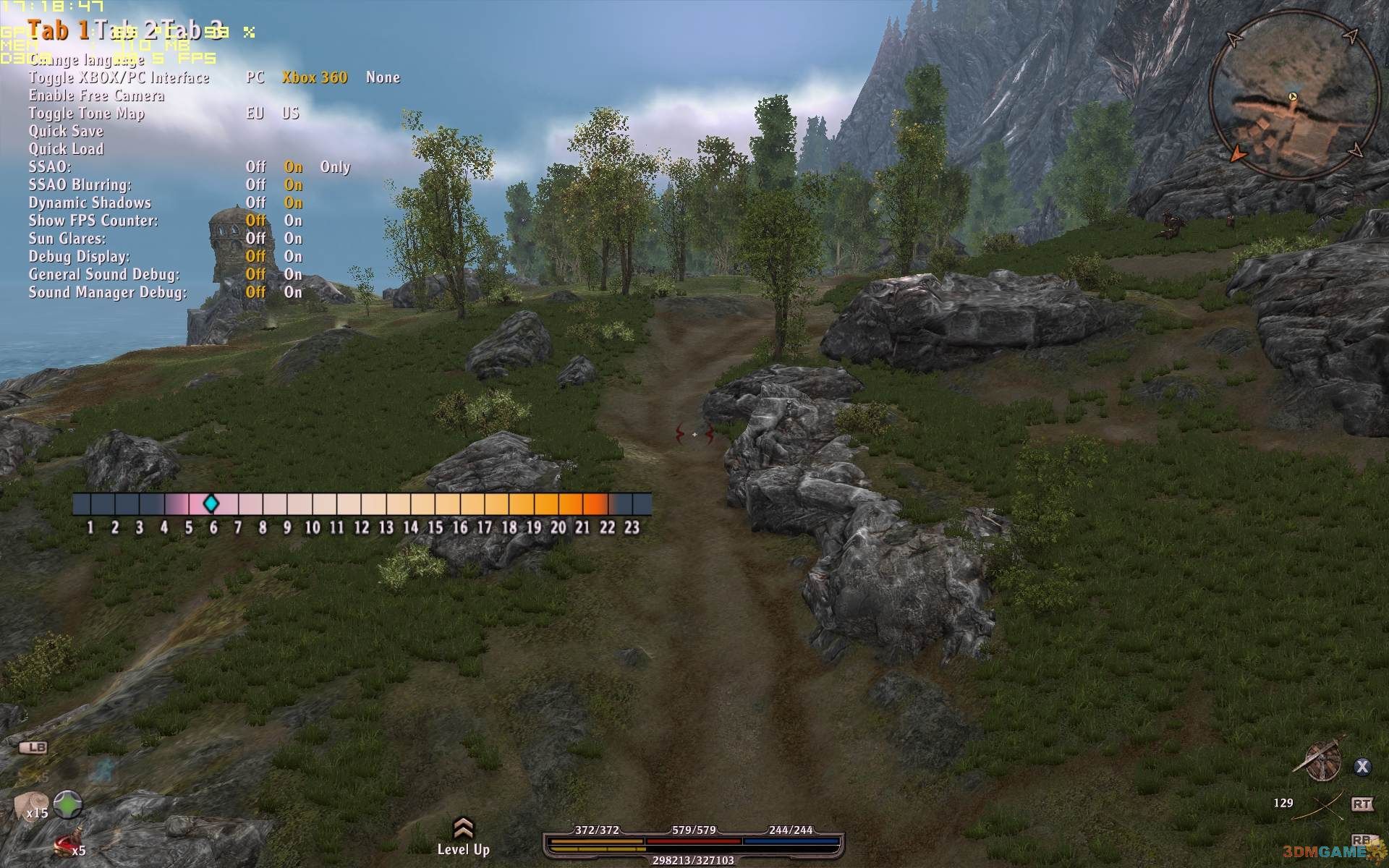Image resolution: width=1389 pixels, height=868 pixels.
Task: Open the Level Up arrow icon
Action: point(463,829)
